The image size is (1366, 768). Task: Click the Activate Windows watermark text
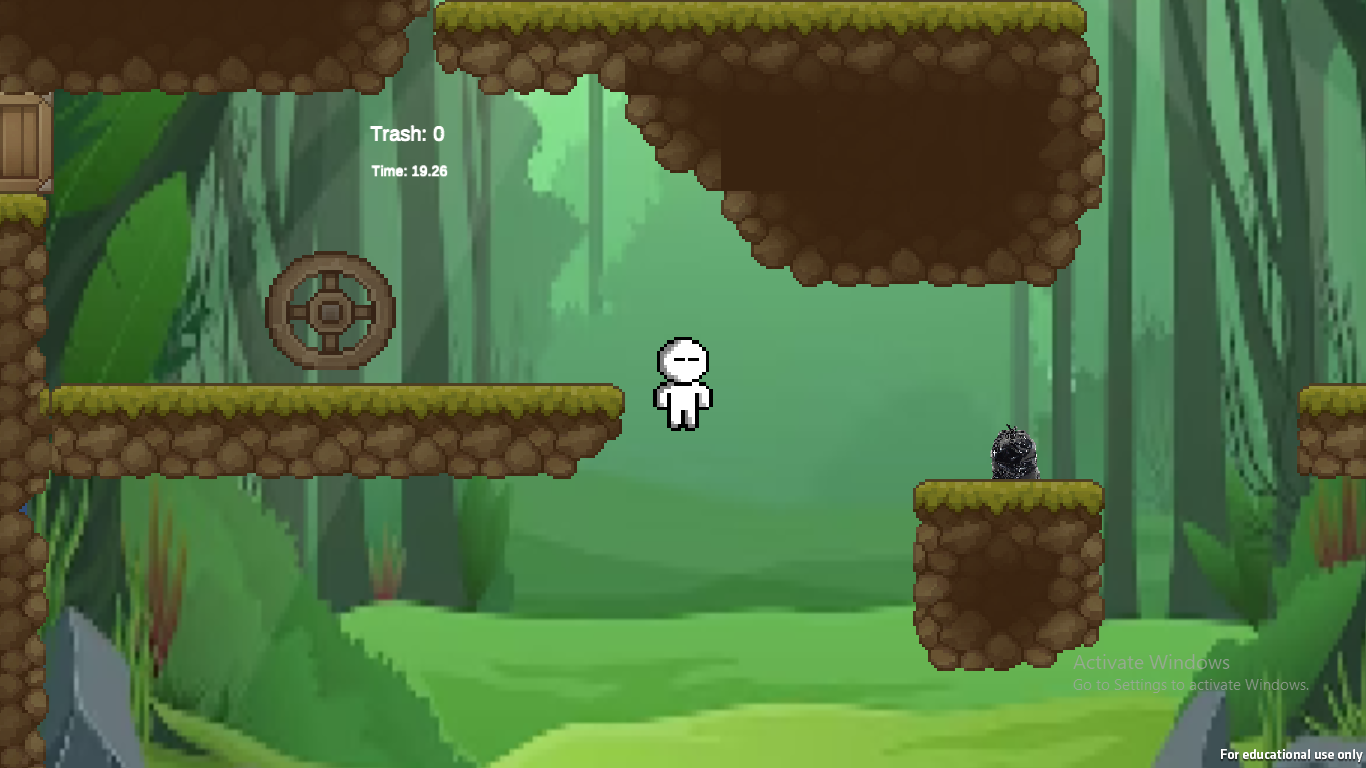[x=1151, y=662]
